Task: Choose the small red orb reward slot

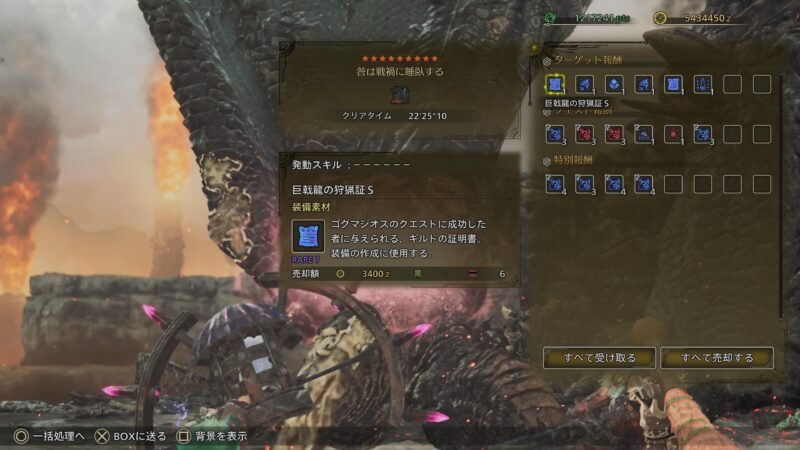Action: (x=673, y=133)
